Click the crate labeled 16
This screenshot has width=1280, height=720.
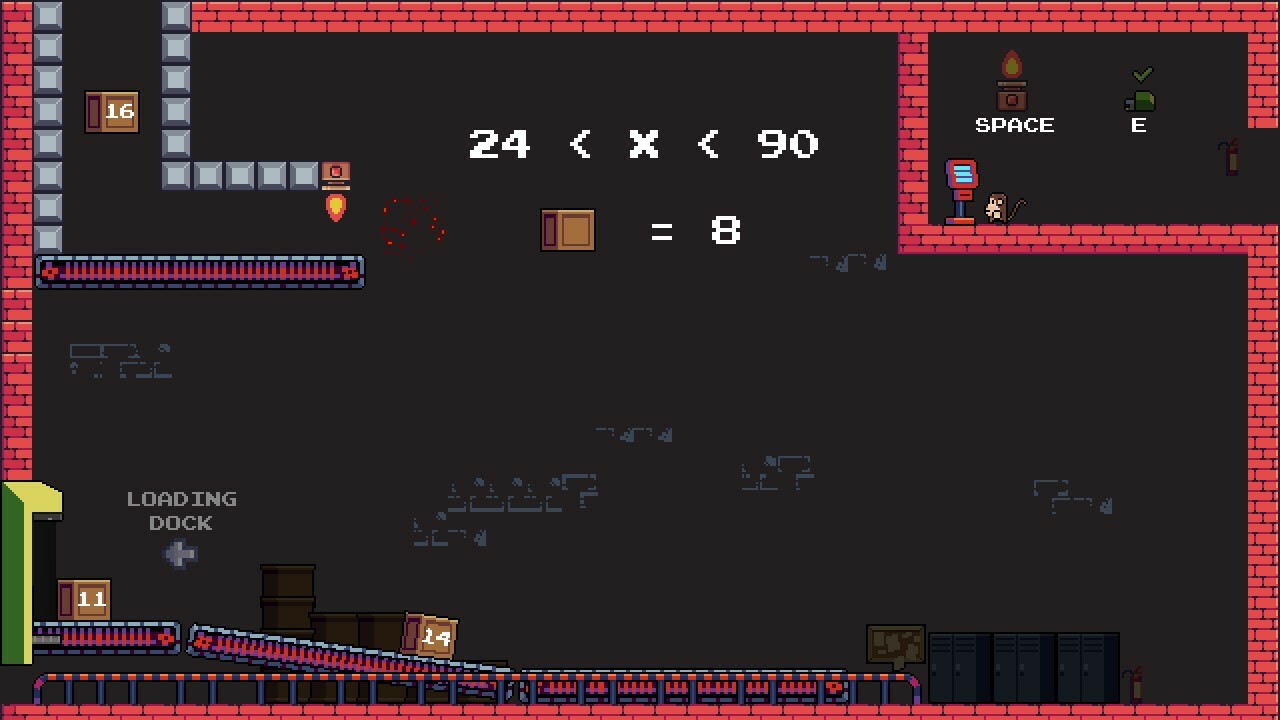point(112,111)
